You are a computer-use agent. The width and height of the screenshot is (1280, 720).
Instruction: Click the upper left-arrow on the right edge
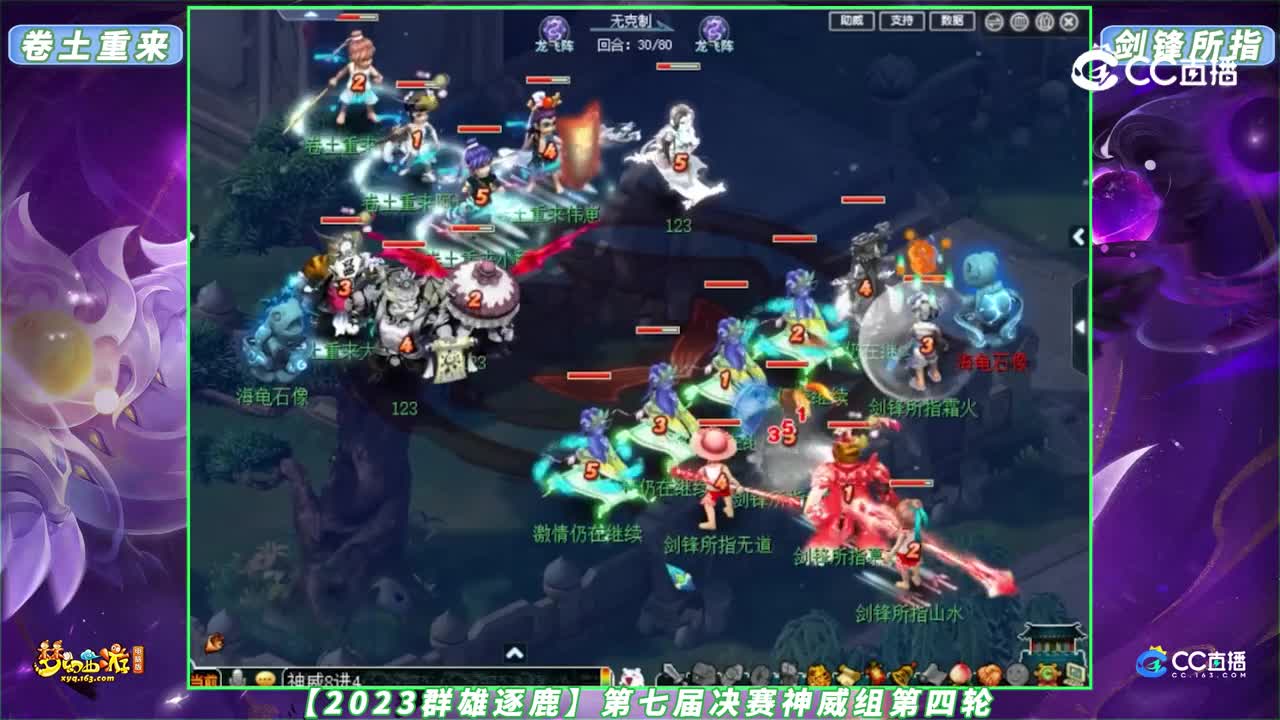tap(1077, 239)
